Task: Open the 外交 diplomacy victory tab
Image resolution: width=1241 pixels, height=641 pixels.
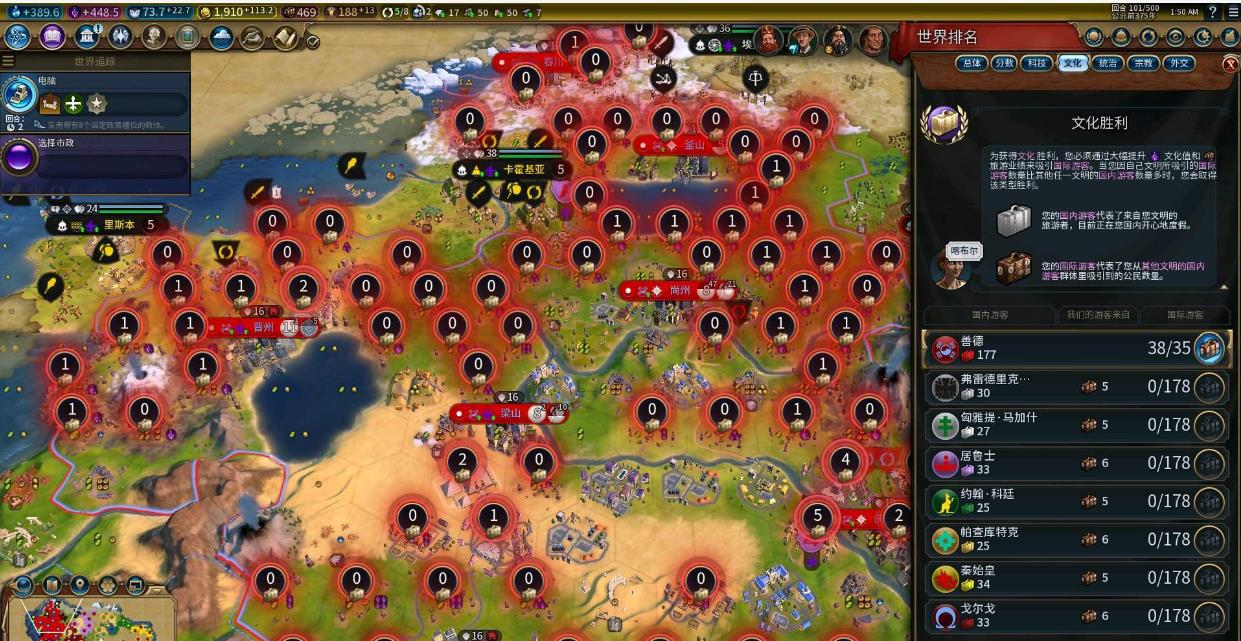Action: tap(1178, 63)
